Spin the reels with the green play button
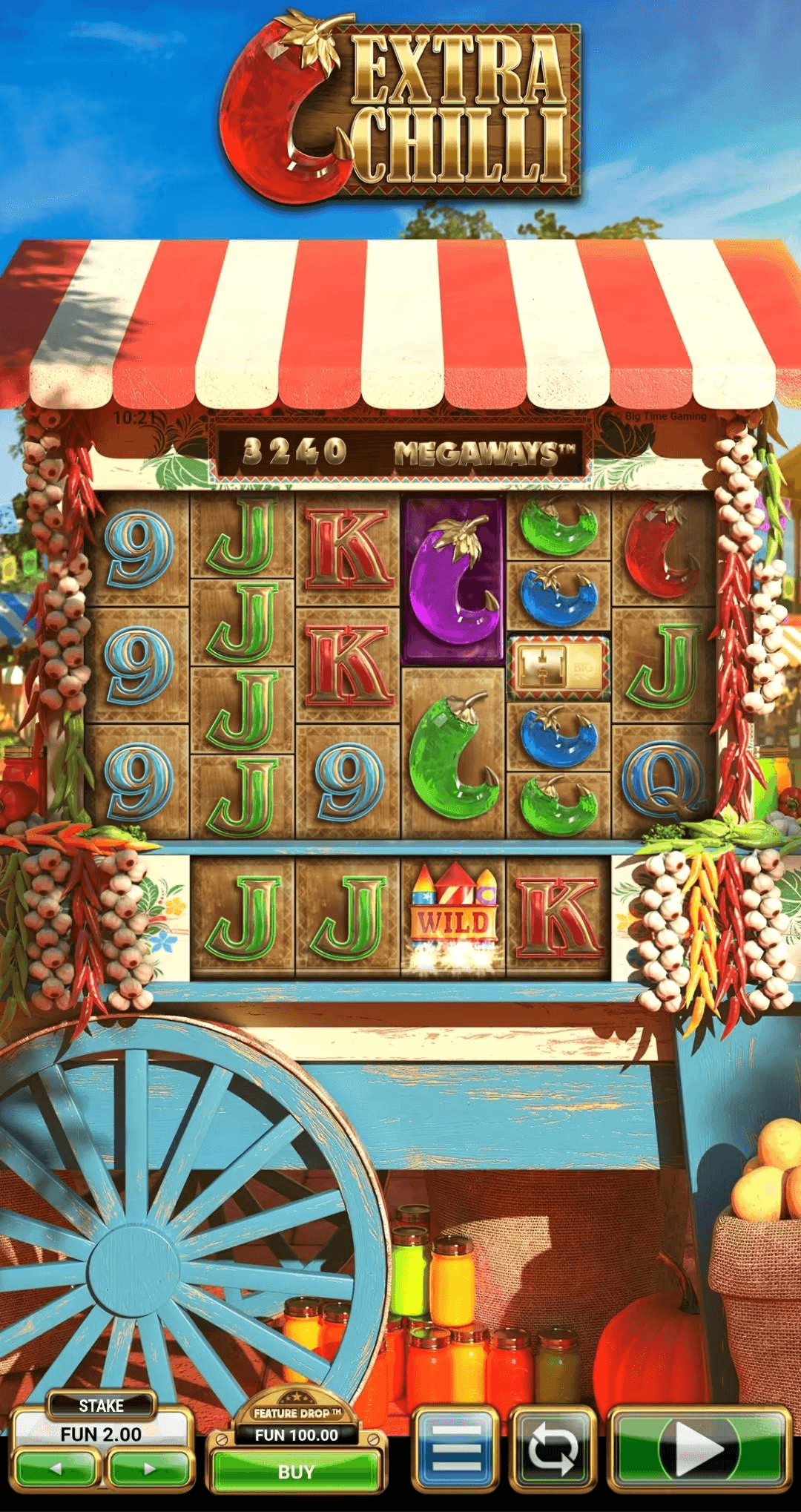This screenshot has height=1512, width=801. tap(698, 1447)
